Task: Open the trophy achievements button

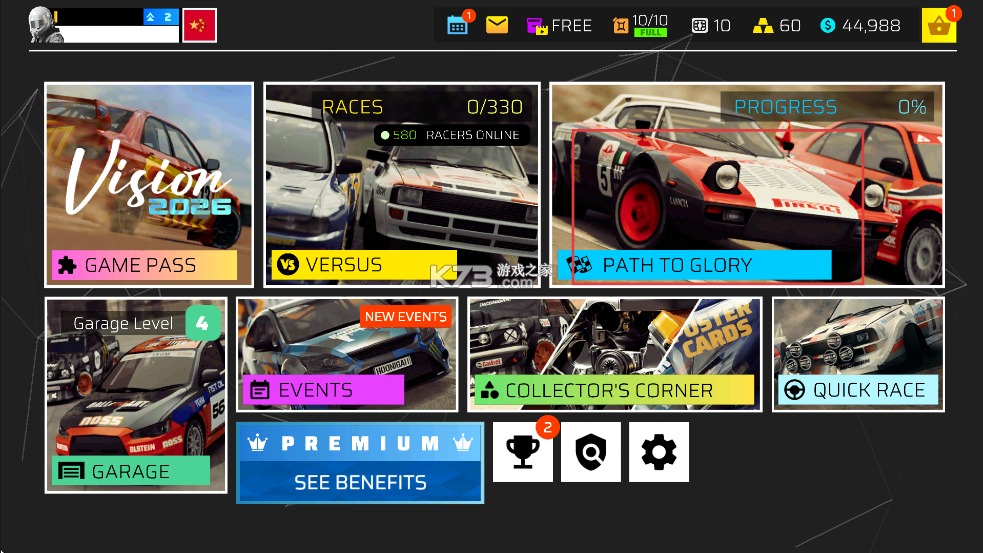Action: click(x=523, y=452)
